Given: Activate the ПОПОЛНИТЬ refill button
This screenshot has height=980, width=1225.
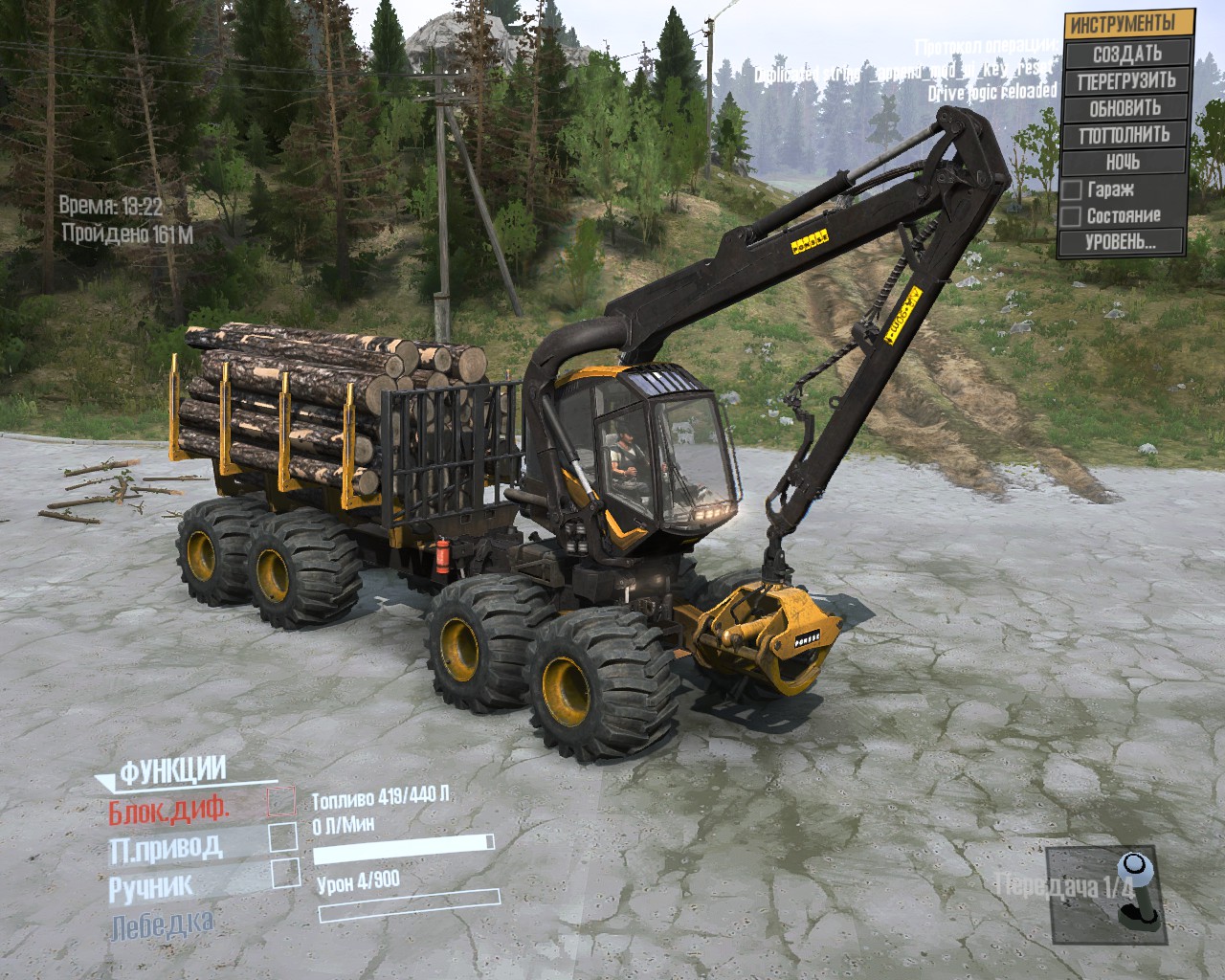Looking at the screenshot, I should [1126, 134].
